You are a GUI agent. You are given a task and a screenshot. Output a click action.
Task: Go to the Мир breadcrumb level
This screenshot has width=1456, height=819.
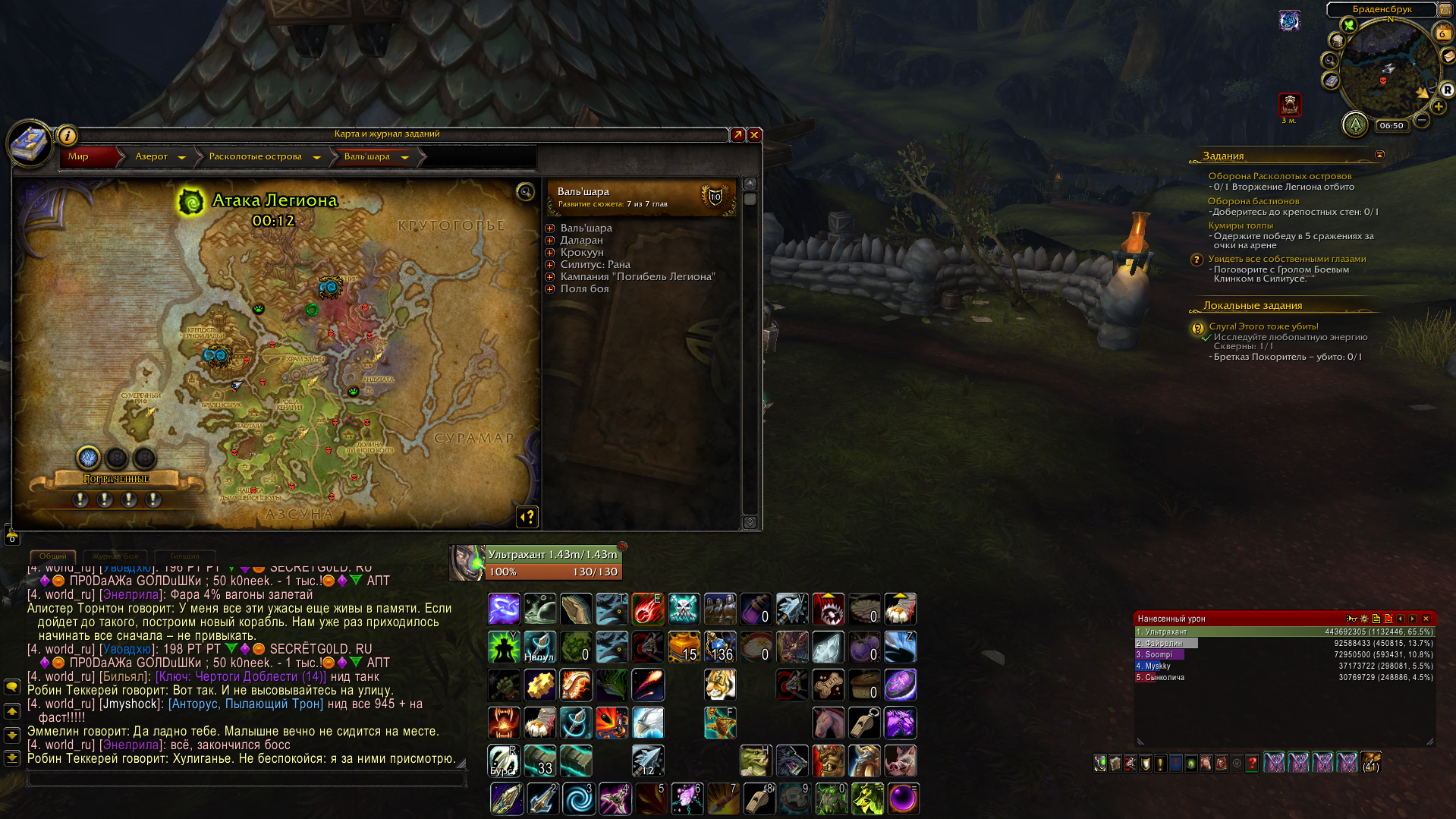point(79,157)
